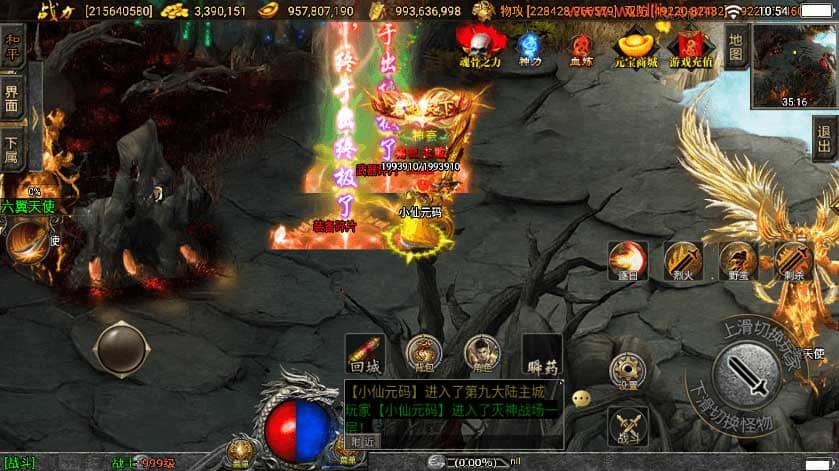Open the 血炼 menu icon
This screenshot has height=471, width=839.
[581, 46]
